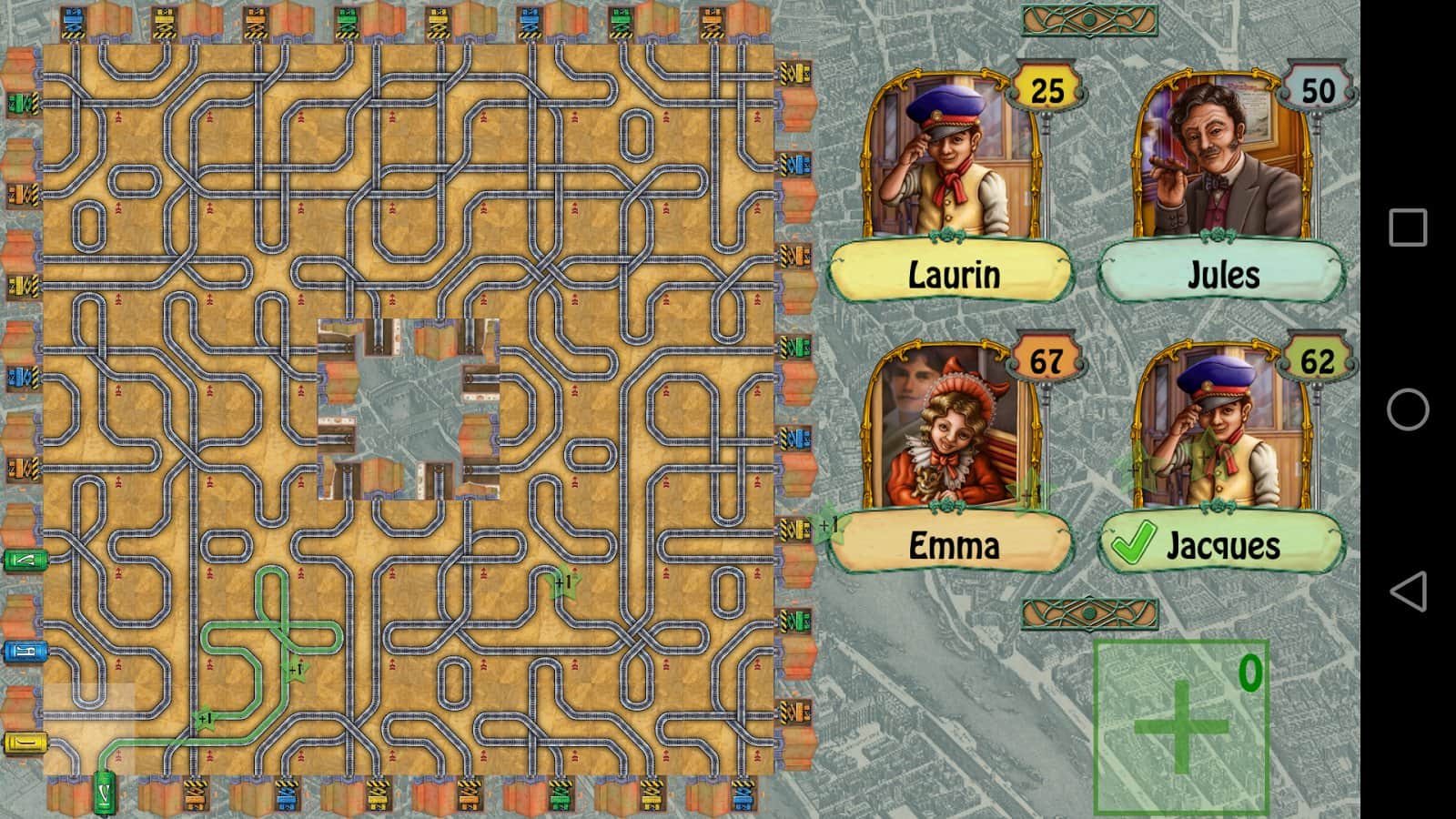
Task: Open Android recent apps square button
Action: 1408,227
